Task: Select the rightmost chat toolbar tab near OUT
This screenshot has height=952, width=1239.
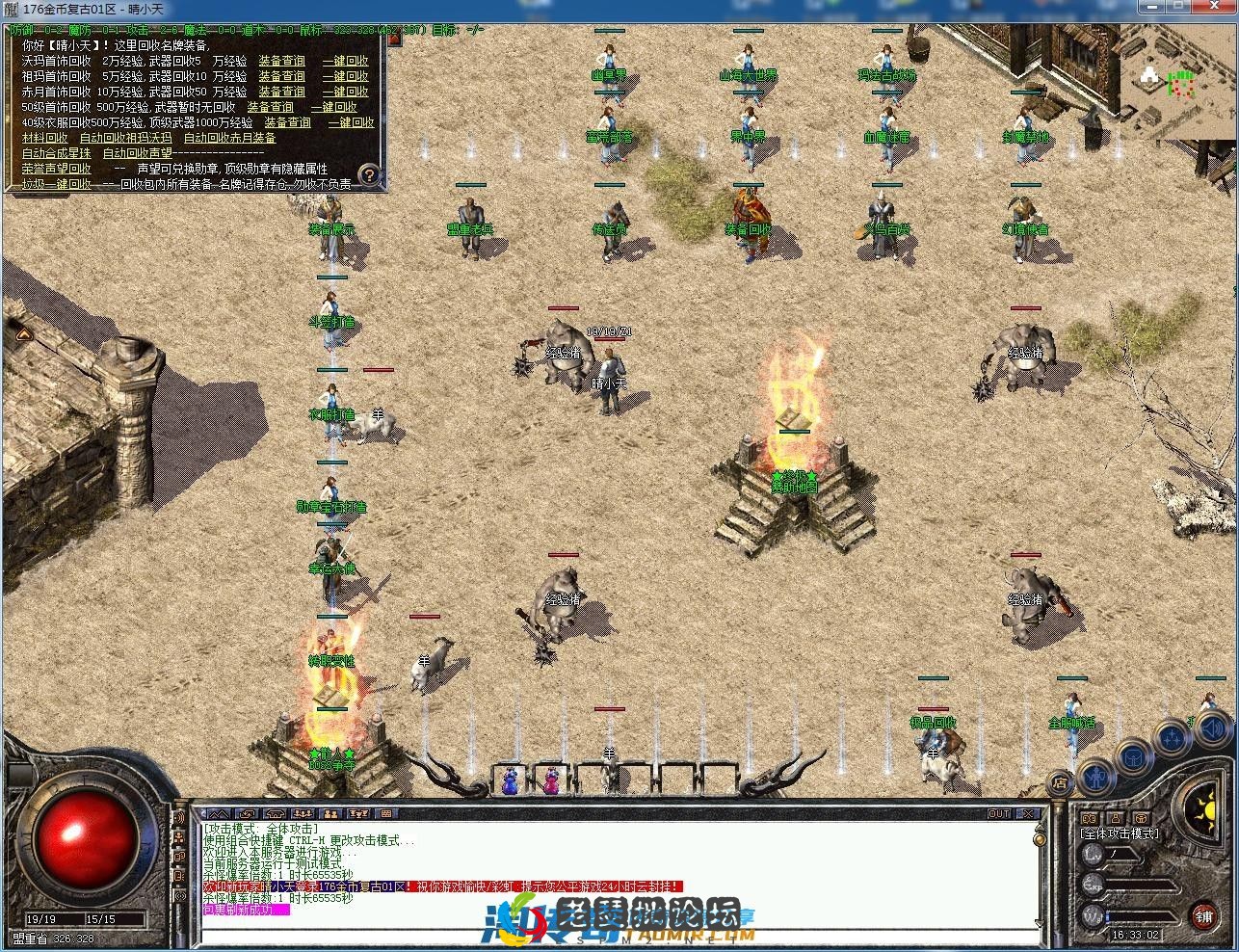Action: (x=387, y=814)
